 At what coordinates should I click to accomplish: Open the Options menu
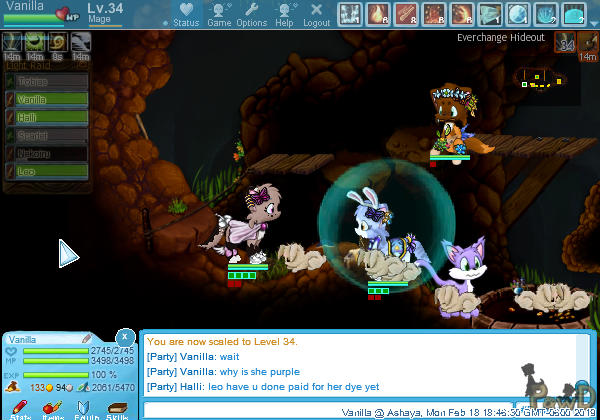pos(251,13)
